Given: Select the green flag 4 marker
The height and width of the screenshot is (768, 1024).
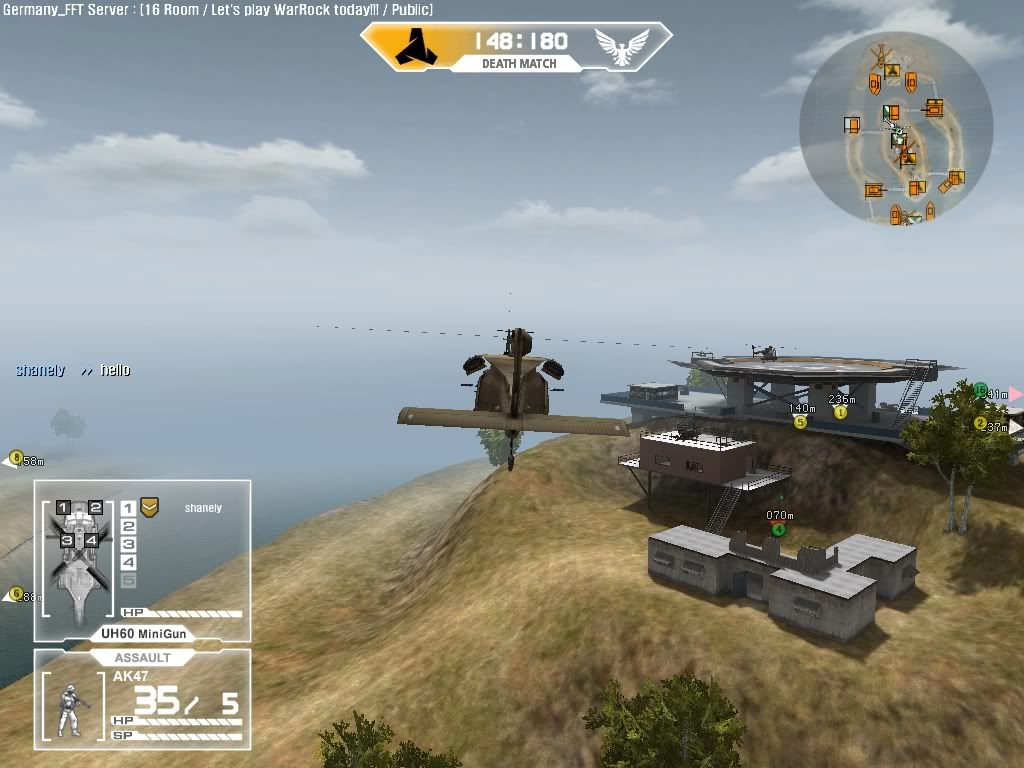Looking at the screenshot, I should coord(778,529).
